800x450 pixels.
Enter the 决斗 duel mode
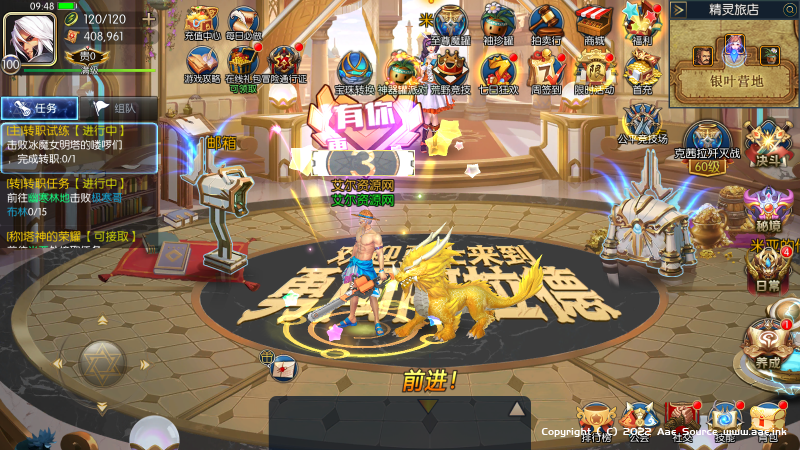[764, 144]
